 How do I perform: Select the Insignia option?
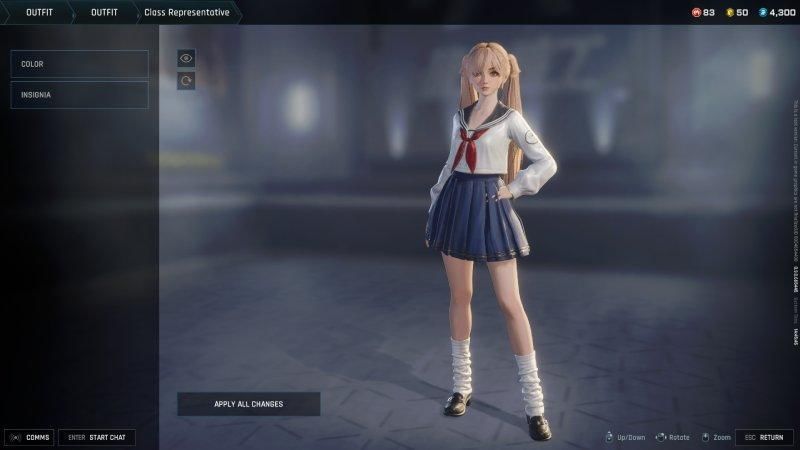pos(79,95)
